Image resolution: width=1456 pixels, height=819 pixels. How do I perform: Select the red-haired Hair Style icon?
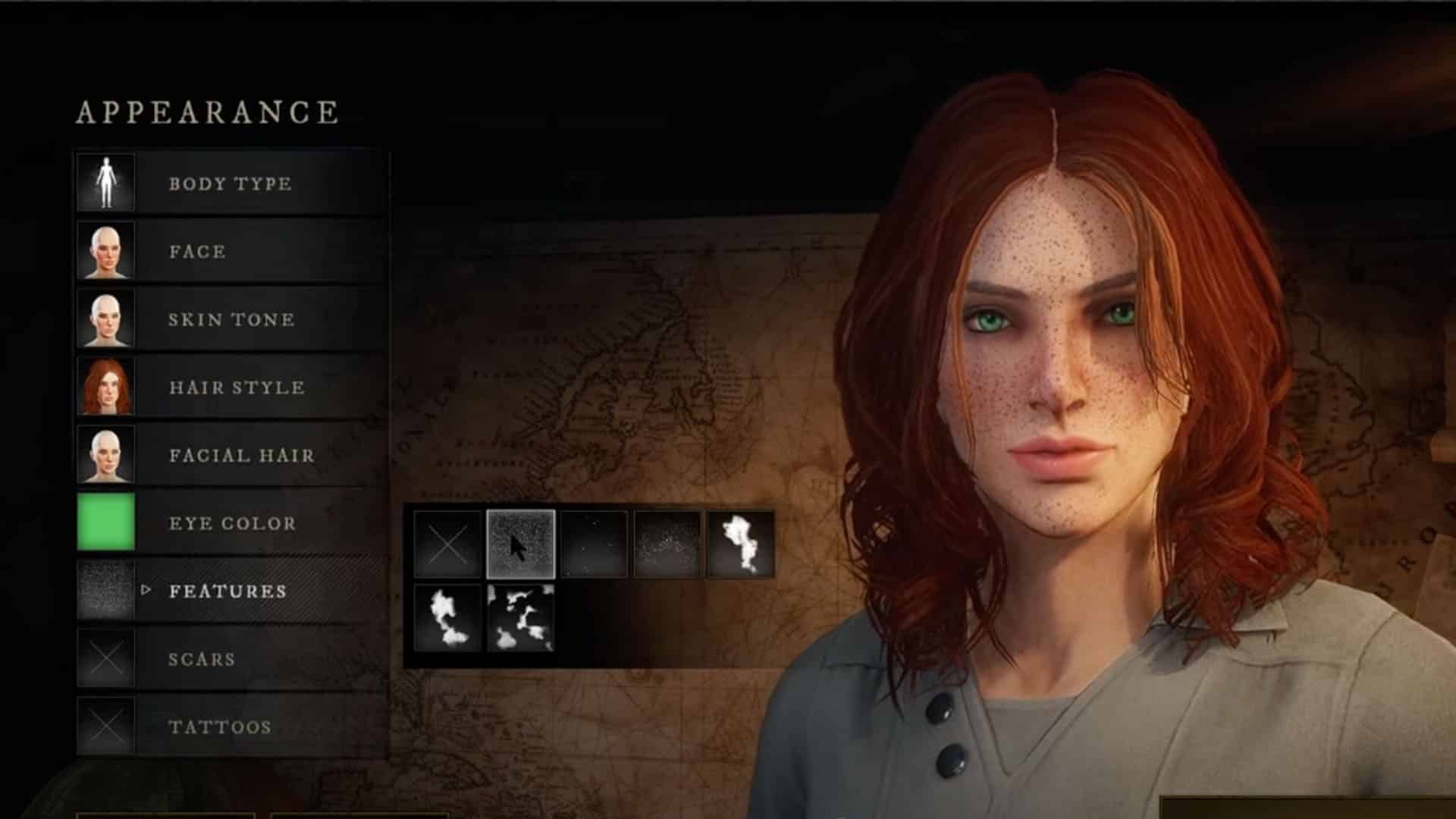tap(106, 387)
